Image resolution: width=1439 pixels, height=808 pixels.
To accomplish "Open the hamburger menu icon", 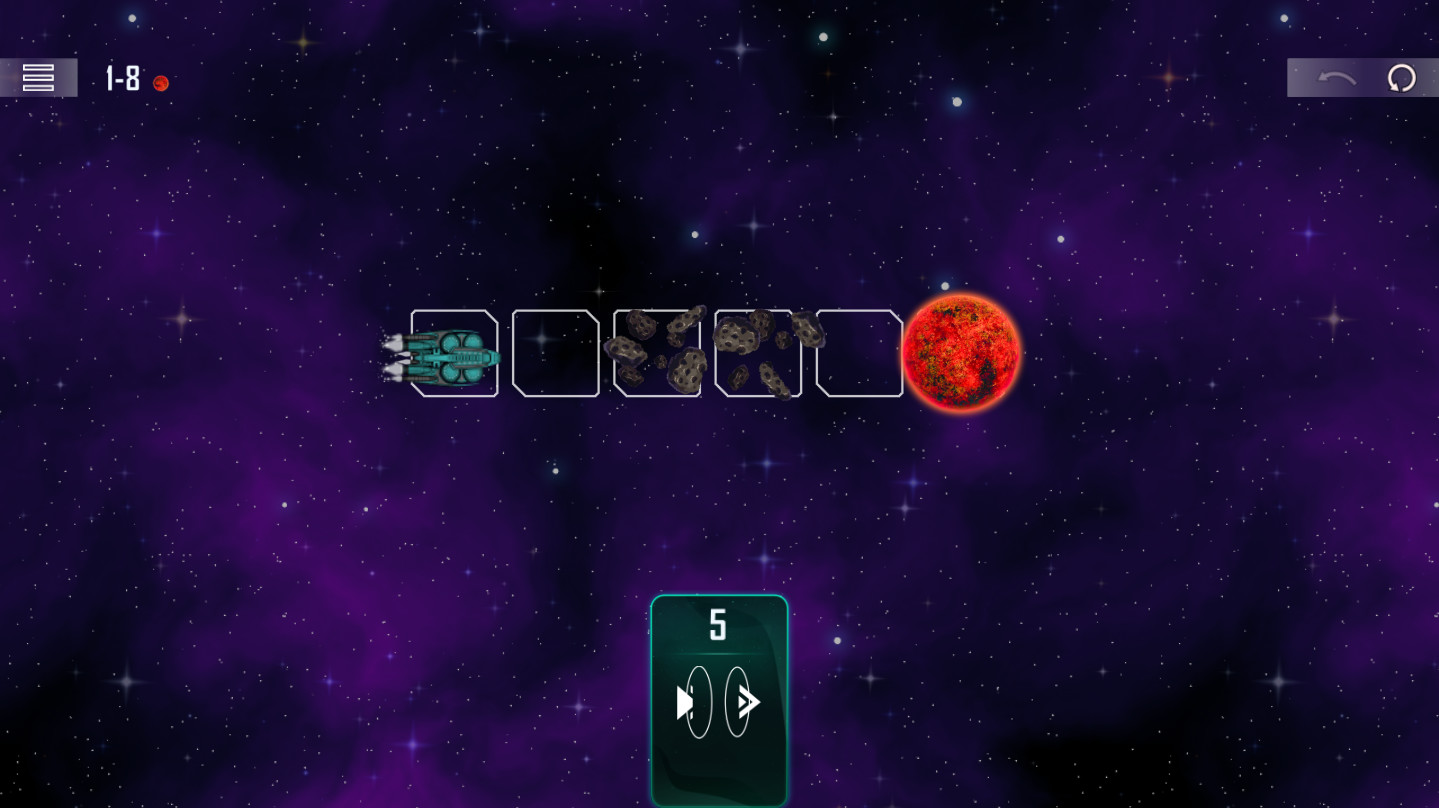I will (38, 77).
